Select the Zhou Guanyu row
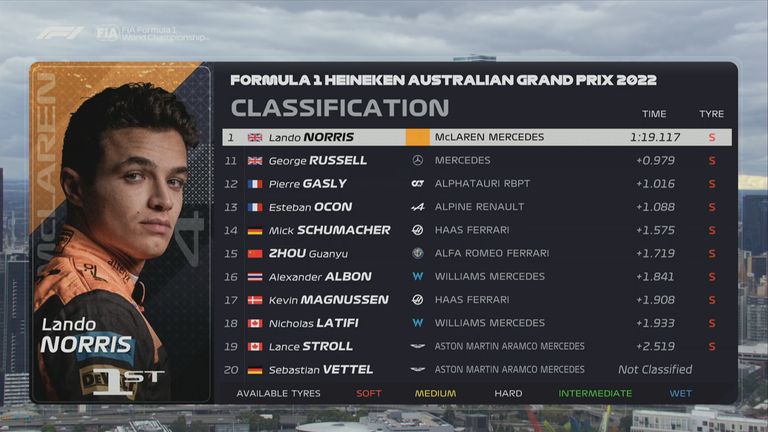Screen dimensions: 768x432 tap(476, 253)
